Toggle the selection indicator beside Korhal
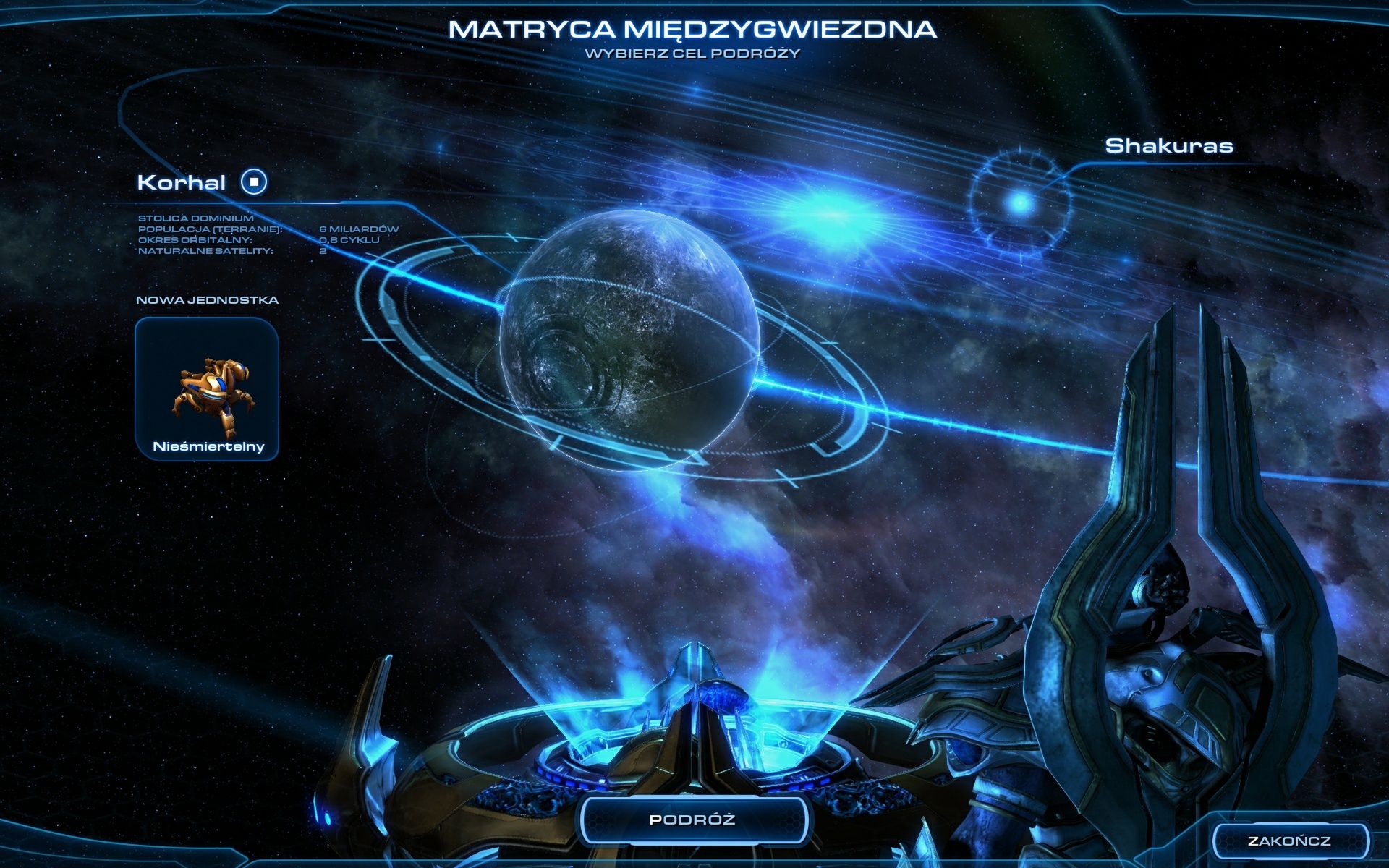This screenshot has width=1389, height=868. click(x=252, y=182)
